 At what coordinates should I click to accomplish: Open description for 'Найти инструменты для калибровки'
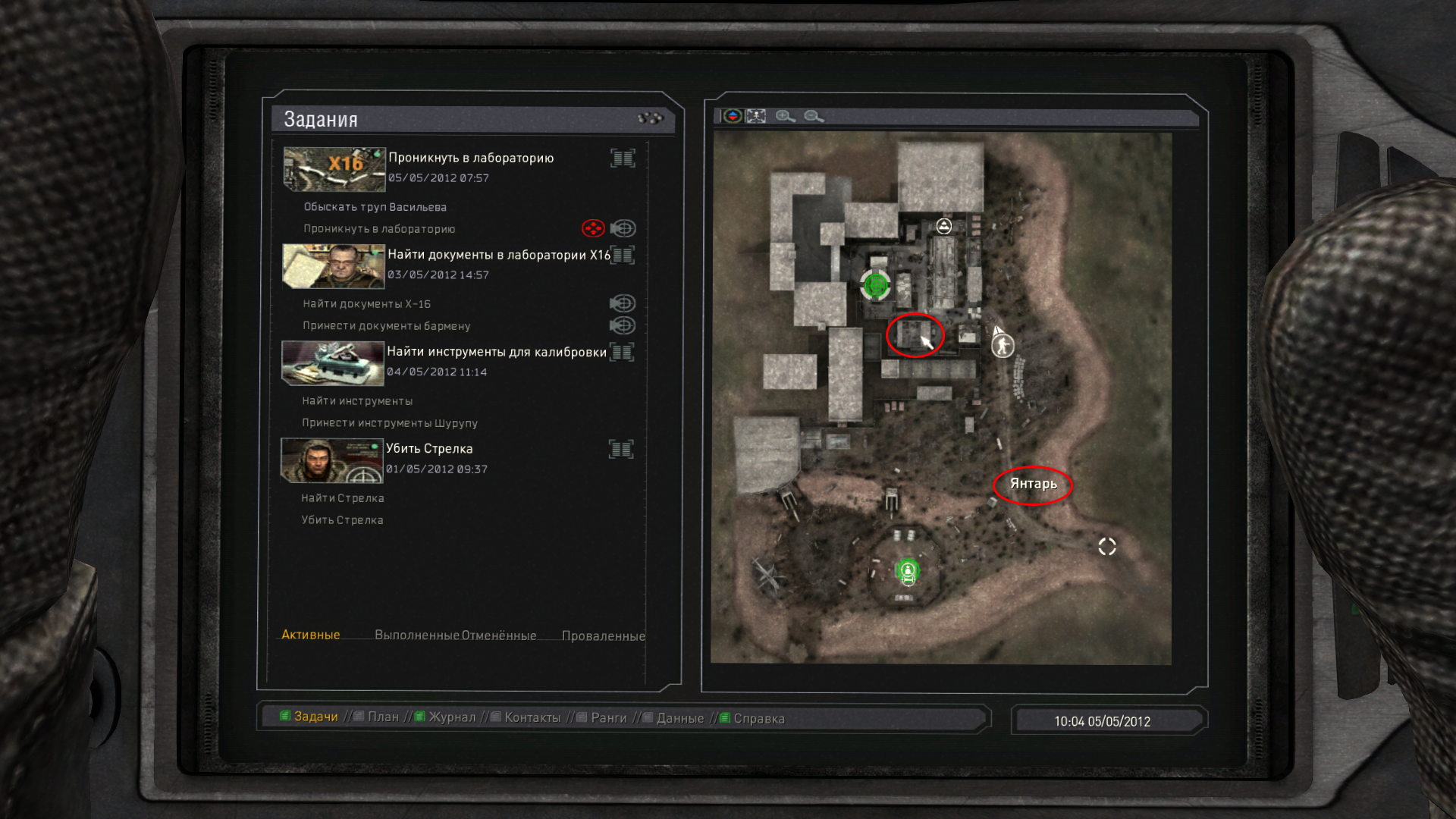[x=622, y=352]
